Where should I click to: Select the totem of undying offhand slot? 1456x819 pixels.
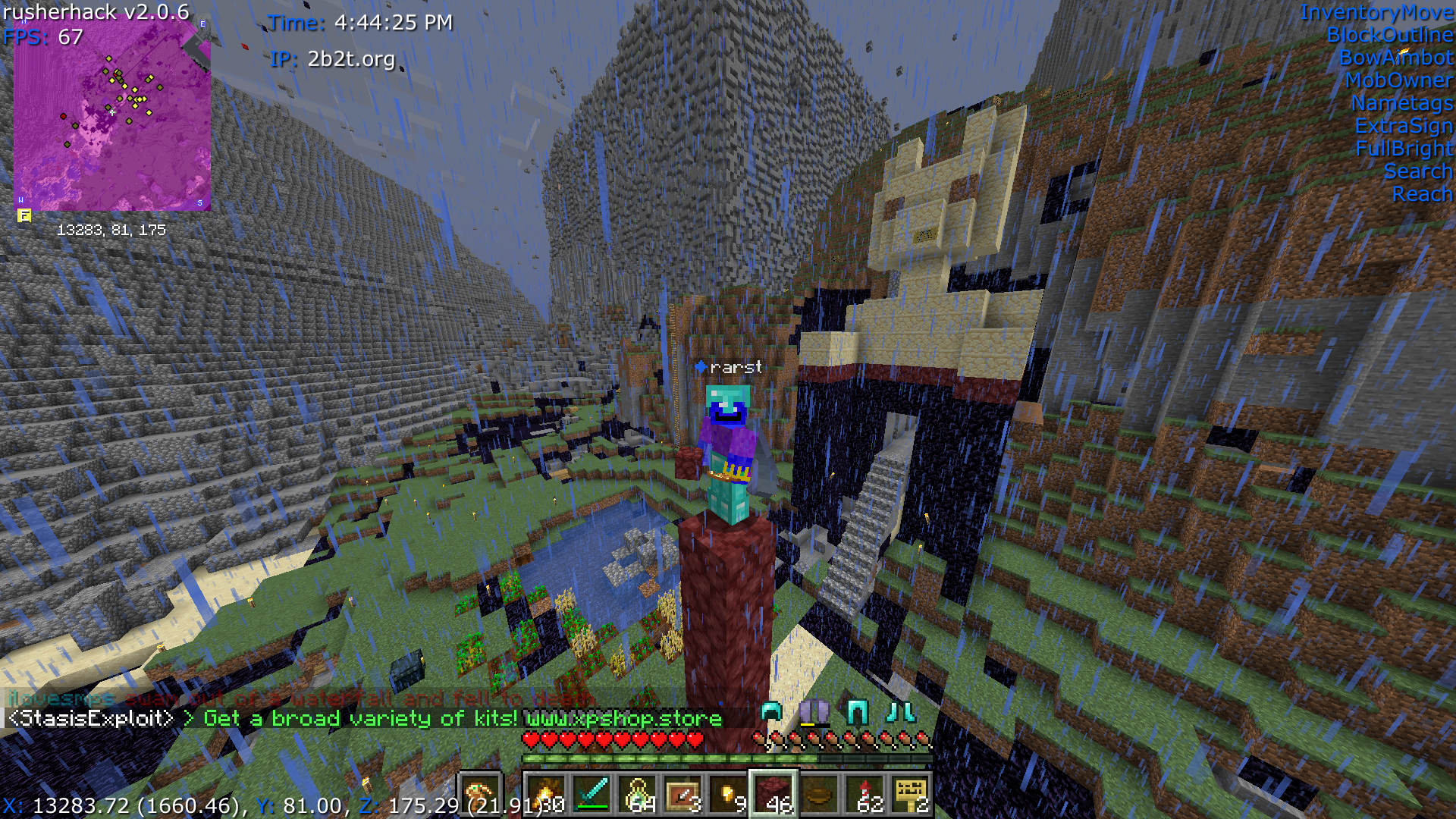[480, 795]
